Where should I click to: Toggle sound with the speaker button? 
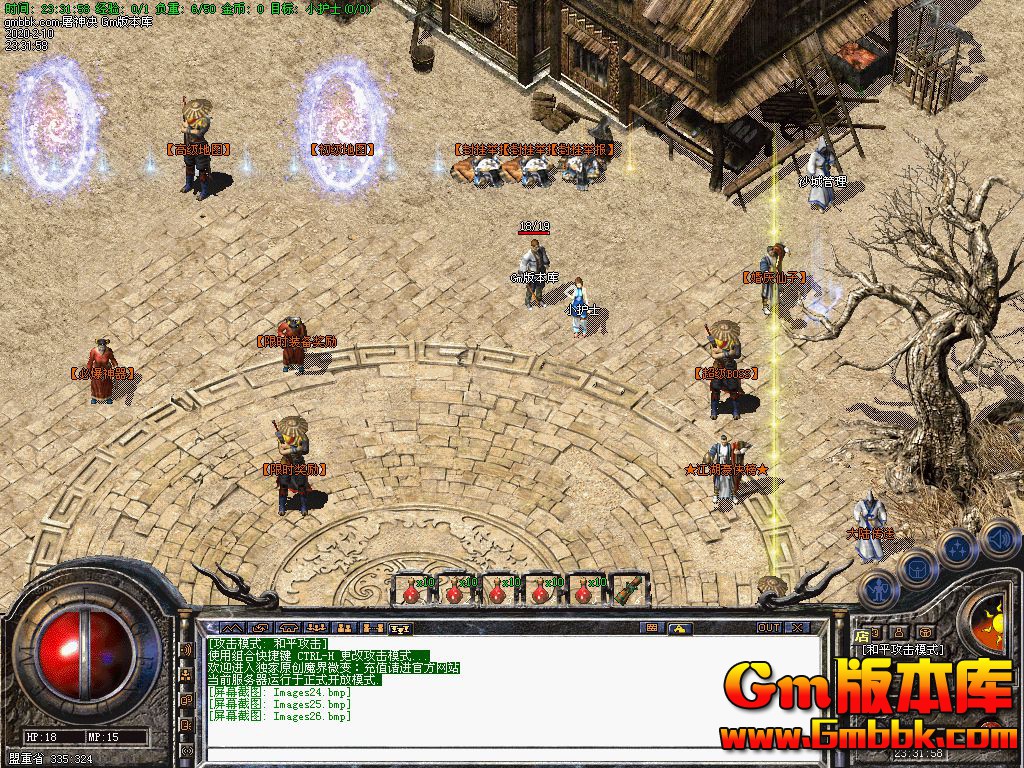point(1000,540)
